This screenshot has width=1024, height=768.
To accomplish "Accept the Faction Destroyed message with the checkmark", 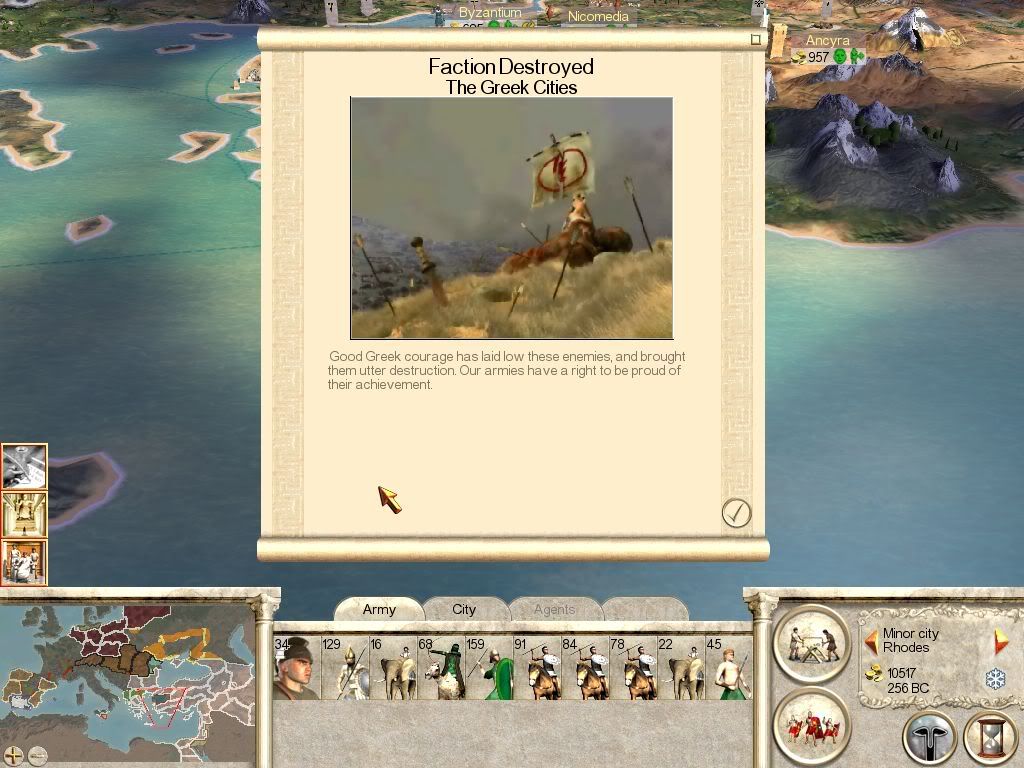I will pyautogui.click(x=736, y=513).
